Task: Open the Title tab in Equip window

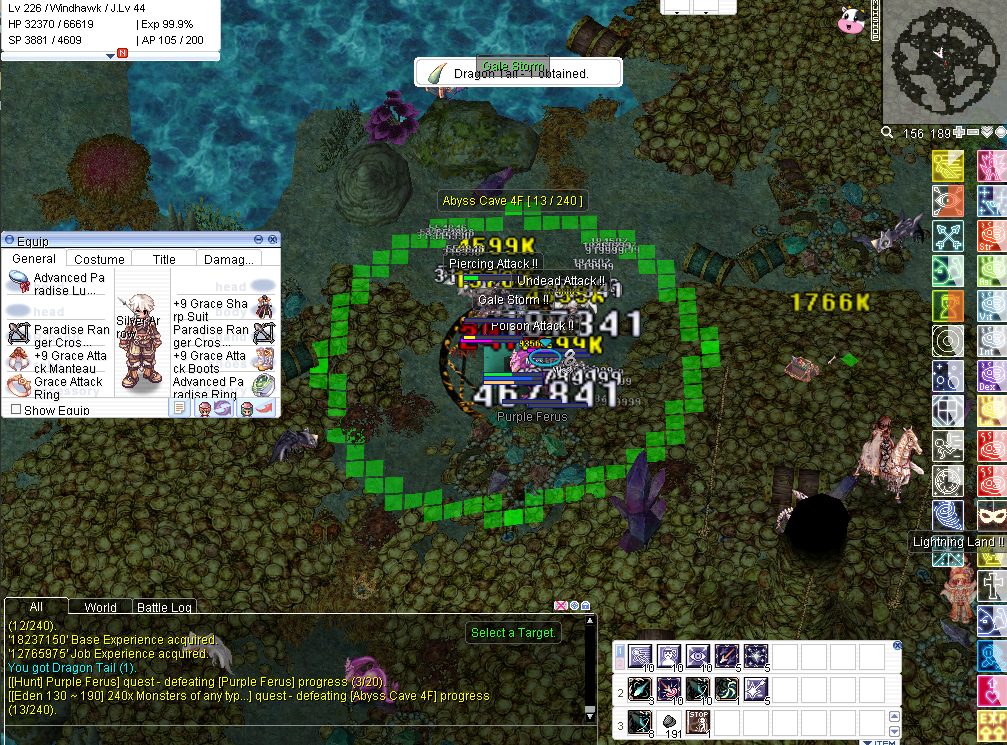Action: (164, 259)
